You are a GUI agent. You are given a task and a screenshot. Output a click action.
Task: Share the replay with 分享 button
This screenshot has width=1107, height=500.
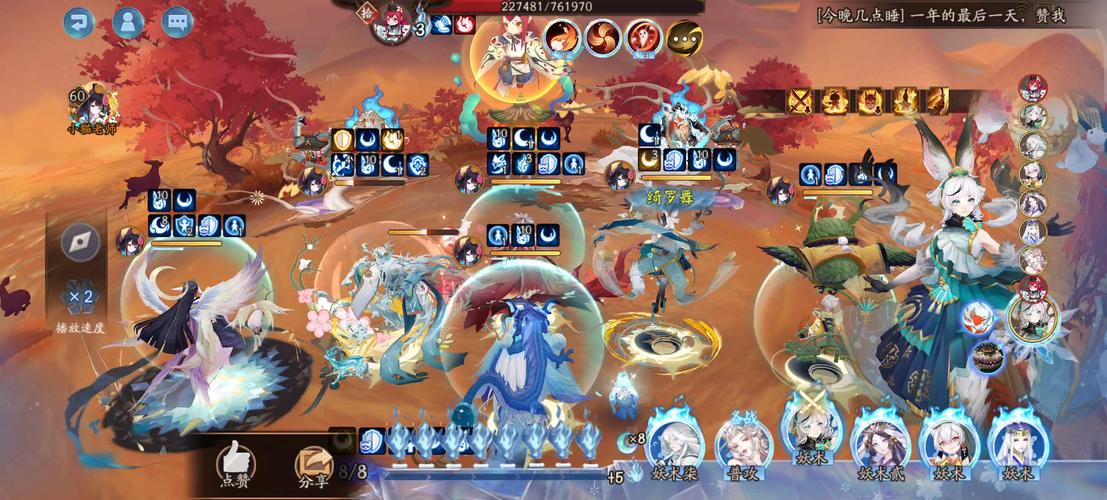click(313, 463)
